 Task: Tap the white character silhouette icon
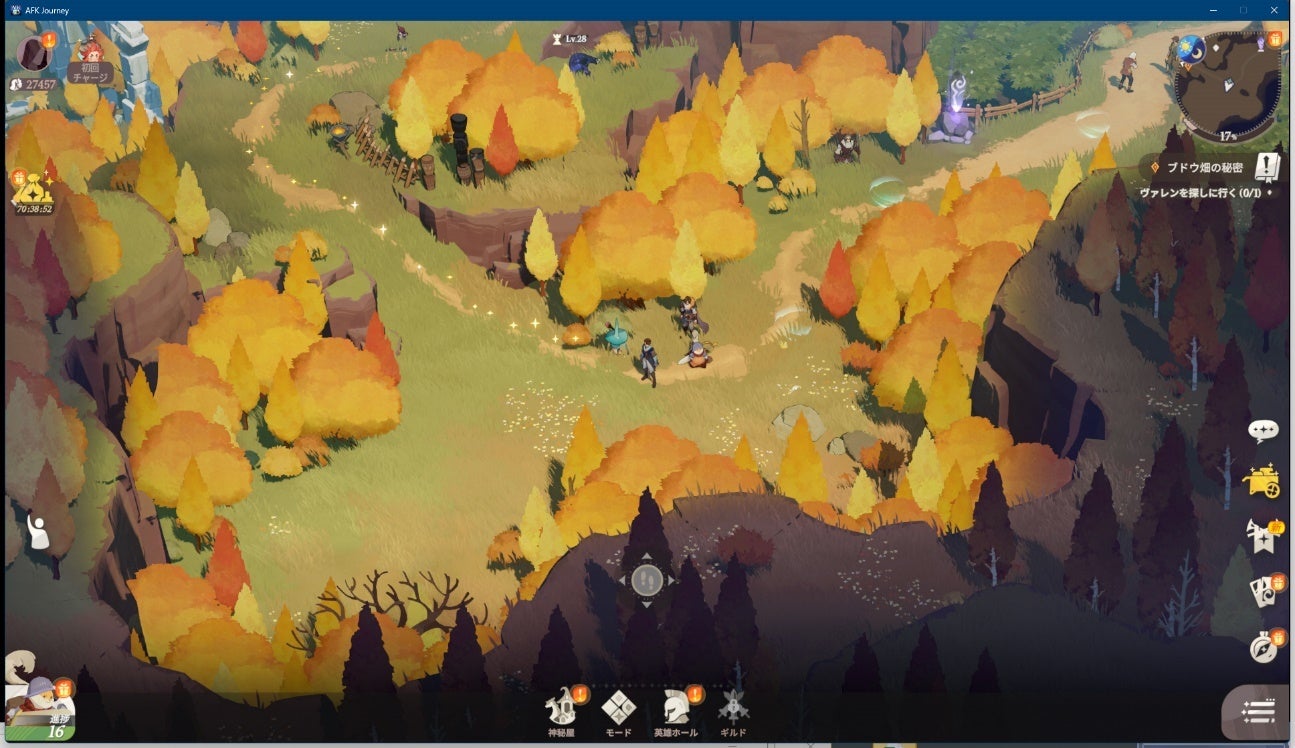point(38,531)
